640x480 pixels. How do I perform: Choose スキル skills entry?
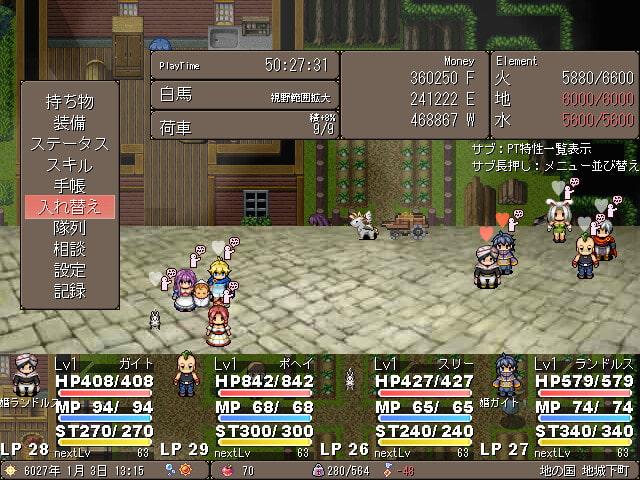[69, 164]
